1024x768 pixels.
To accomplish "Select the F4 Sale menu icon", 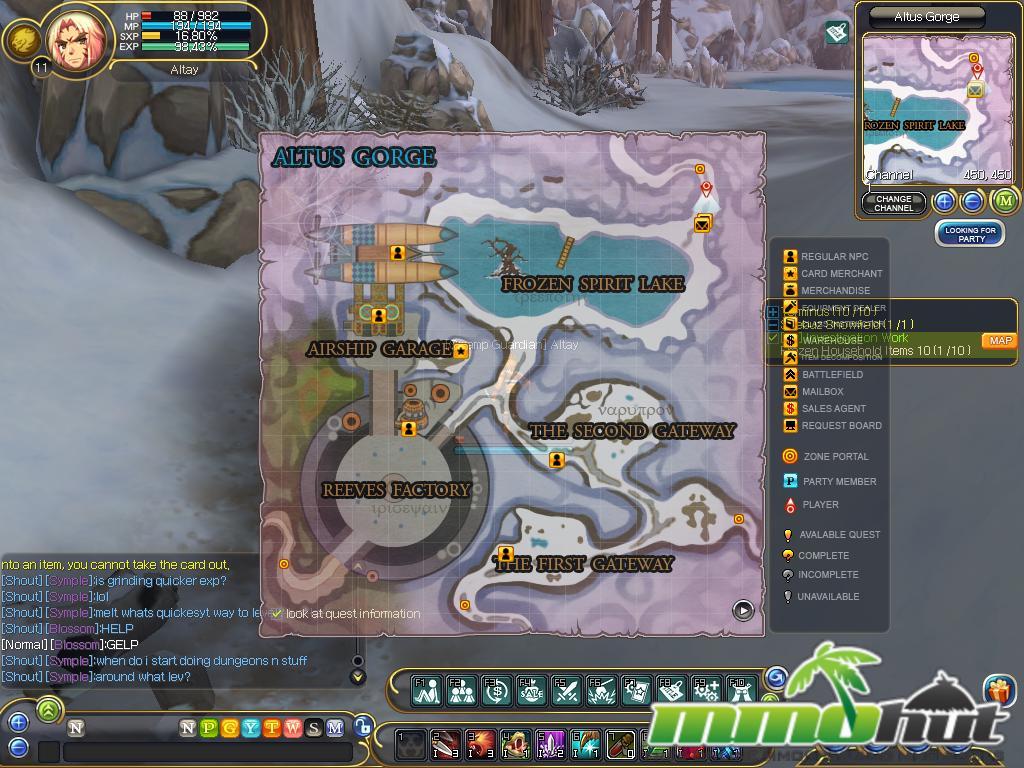I will coord(531,690).
